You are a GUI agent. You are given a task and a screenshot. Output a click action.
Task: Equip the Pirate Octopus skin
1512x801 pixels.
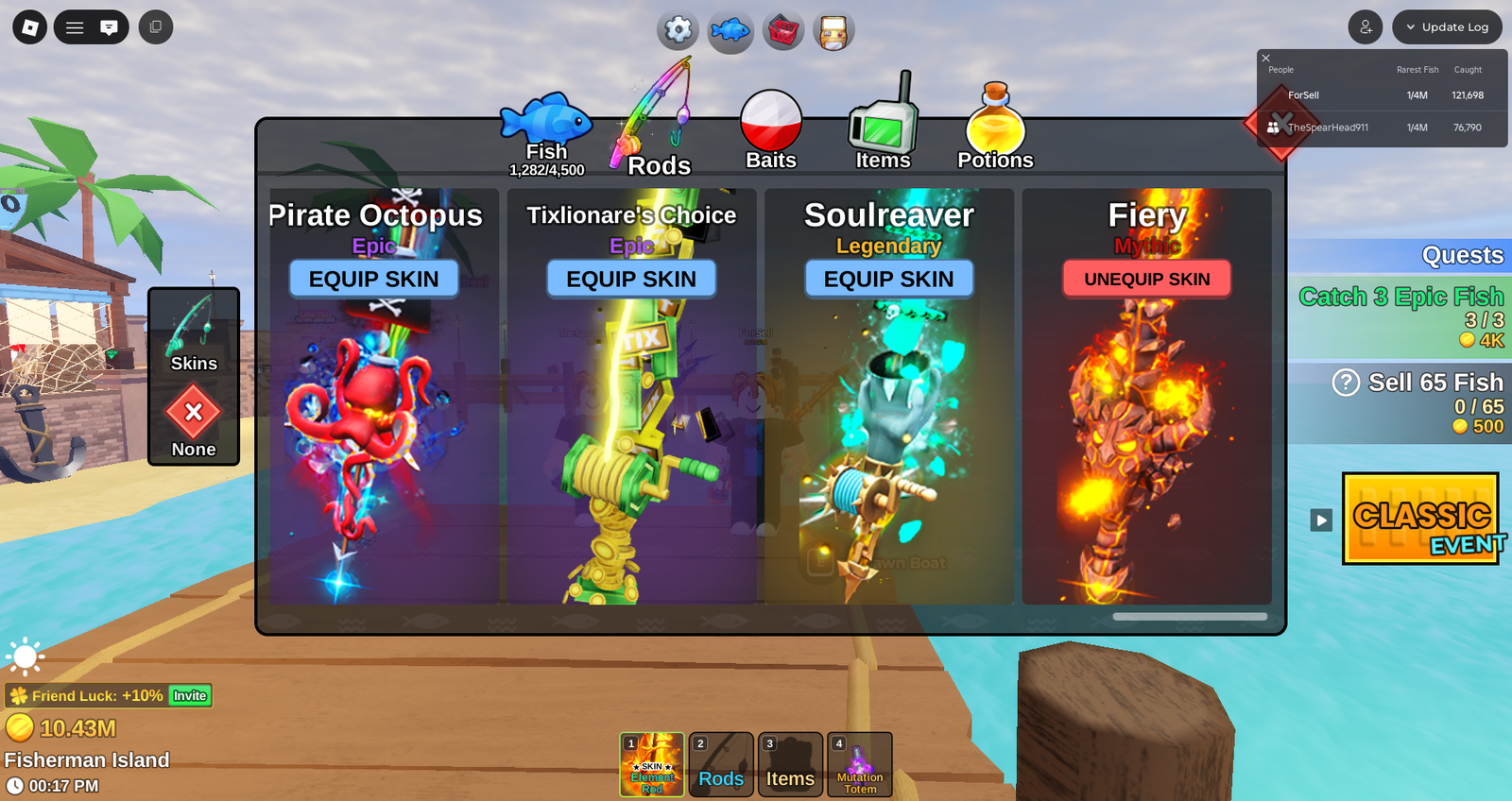point(373,279)
